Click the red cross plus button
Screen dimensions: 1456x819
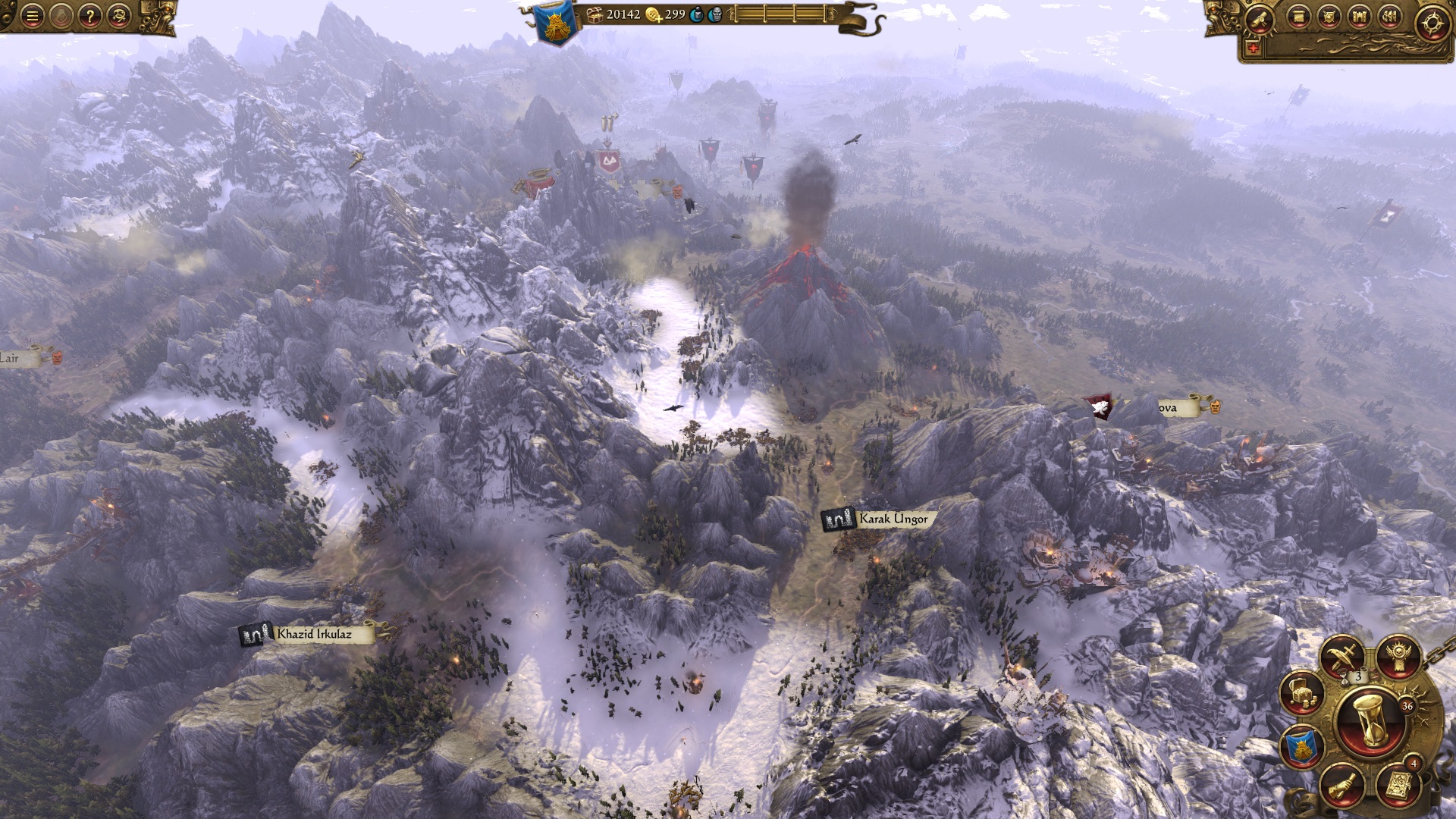click(x=1252, y=48)
